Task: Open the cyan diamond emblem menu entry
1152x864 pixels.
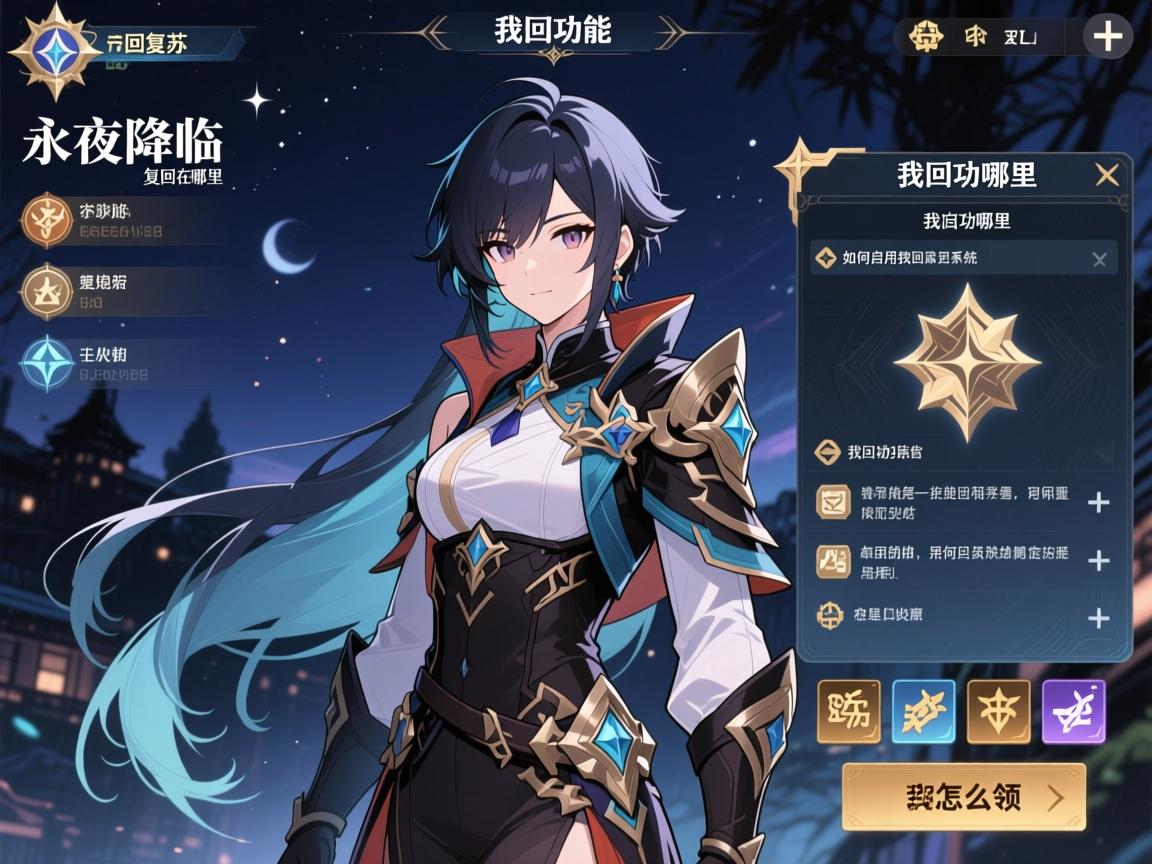Action: pos(46,362)
